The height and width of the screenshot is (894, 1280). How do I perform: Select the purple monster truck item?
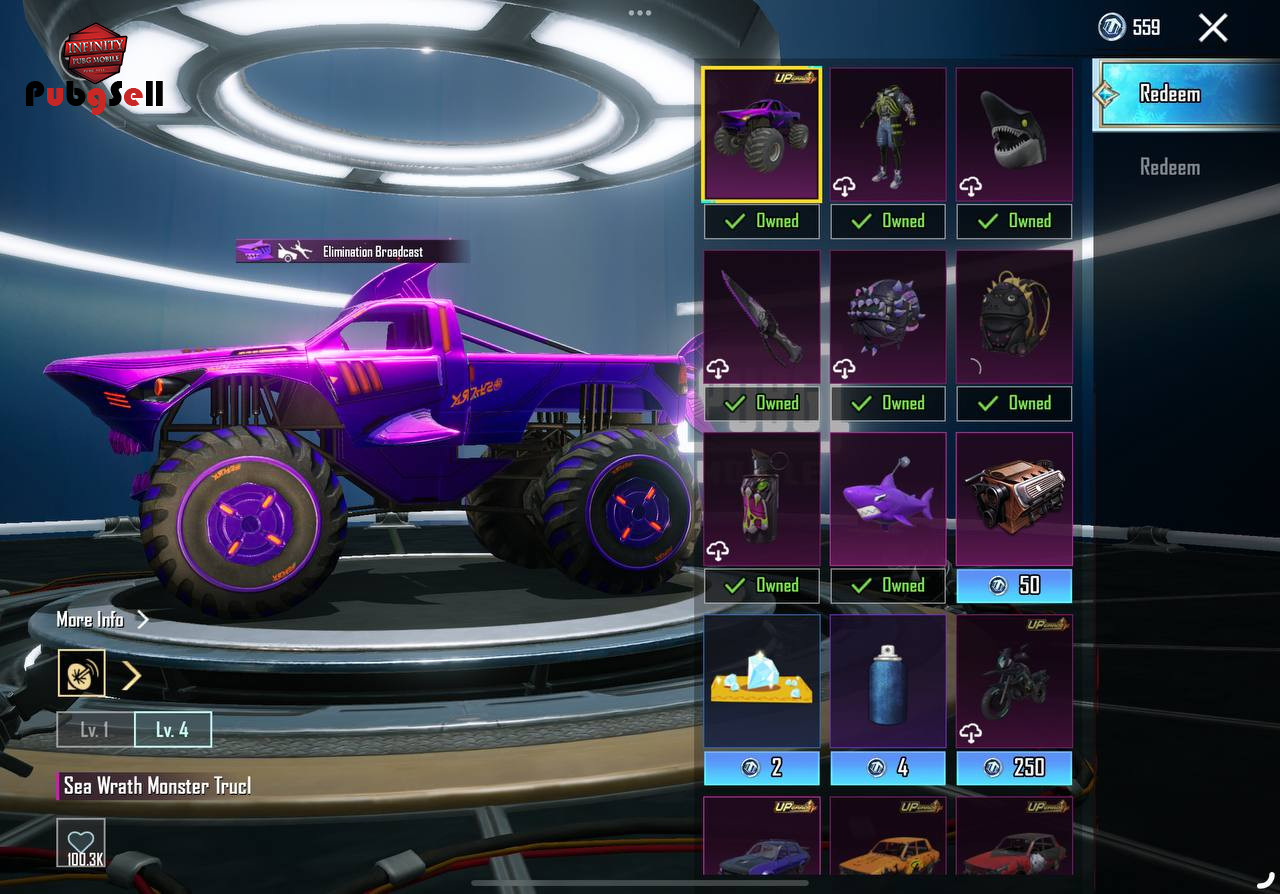click(762, 135)
